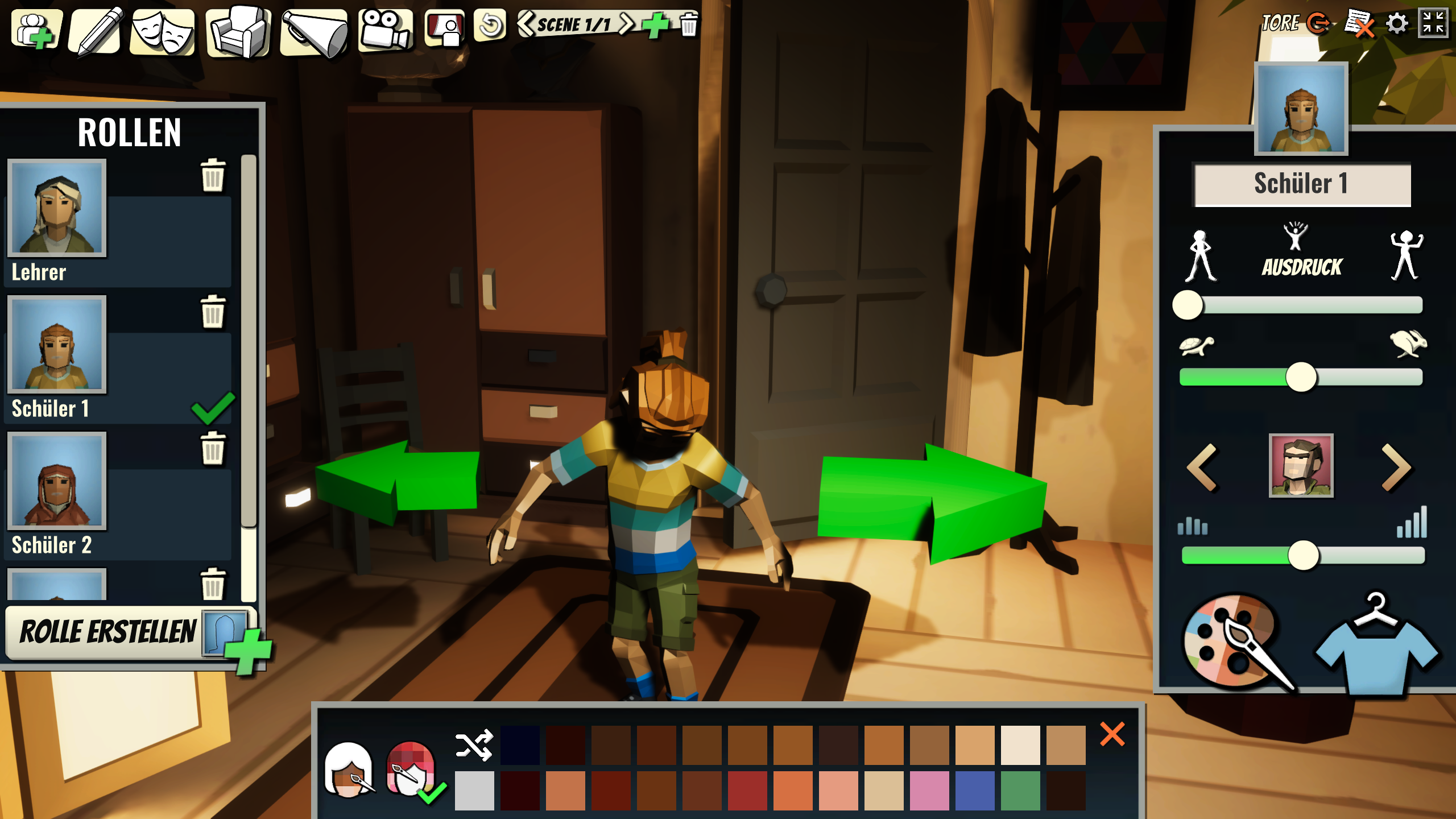The image size is (1456, 819).
Task: Click the previous character arrow
Action: tap(1202, 467)
